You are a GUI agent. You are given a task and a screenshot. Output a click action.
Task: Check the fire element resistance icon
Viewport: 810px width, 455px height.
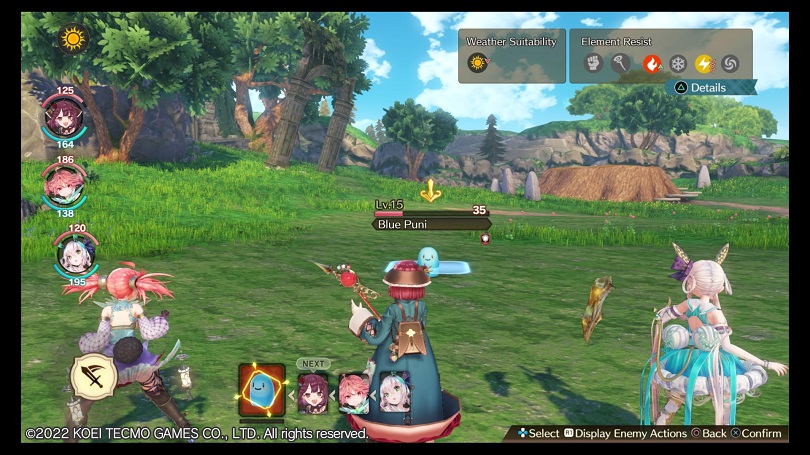point(652,64)
